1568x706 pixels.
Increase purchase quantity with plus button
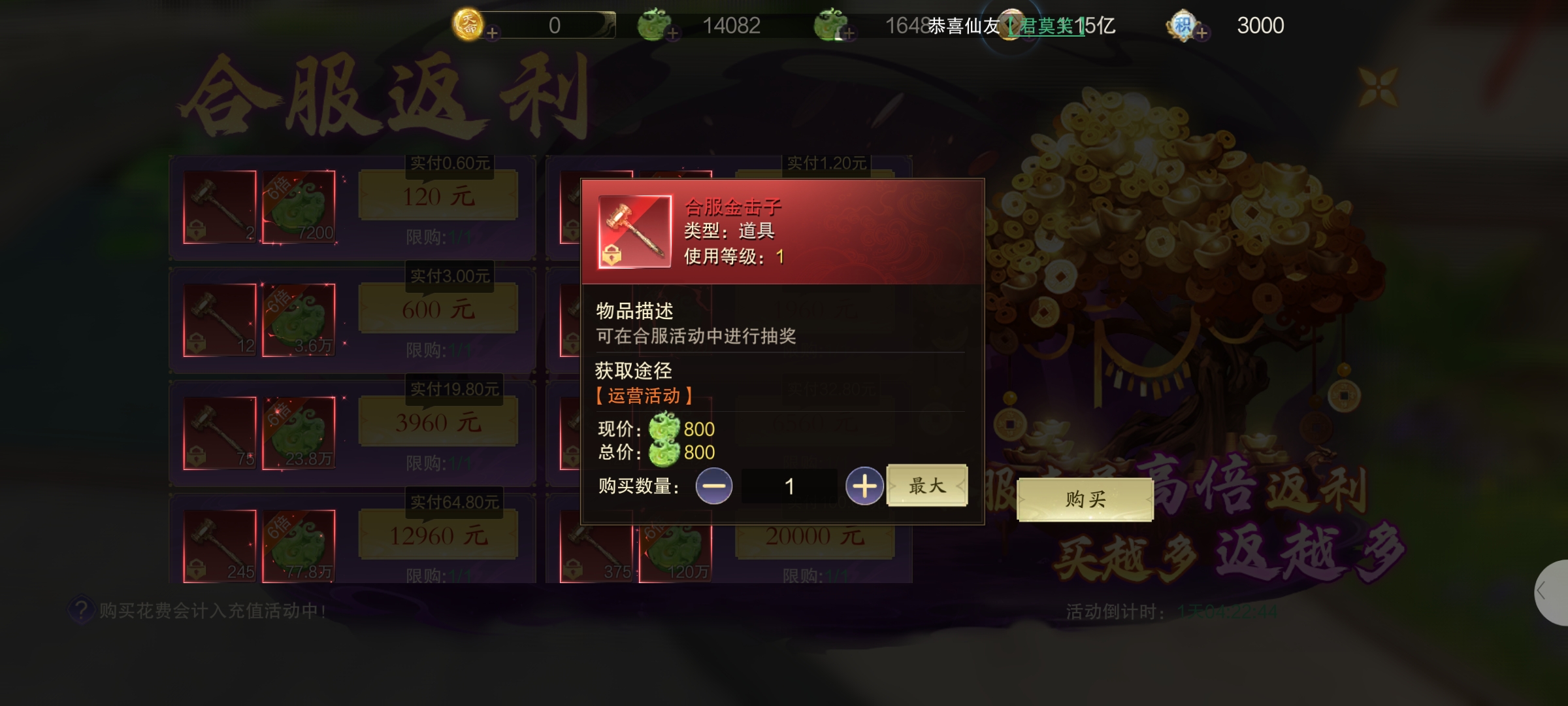pos(864,486)
